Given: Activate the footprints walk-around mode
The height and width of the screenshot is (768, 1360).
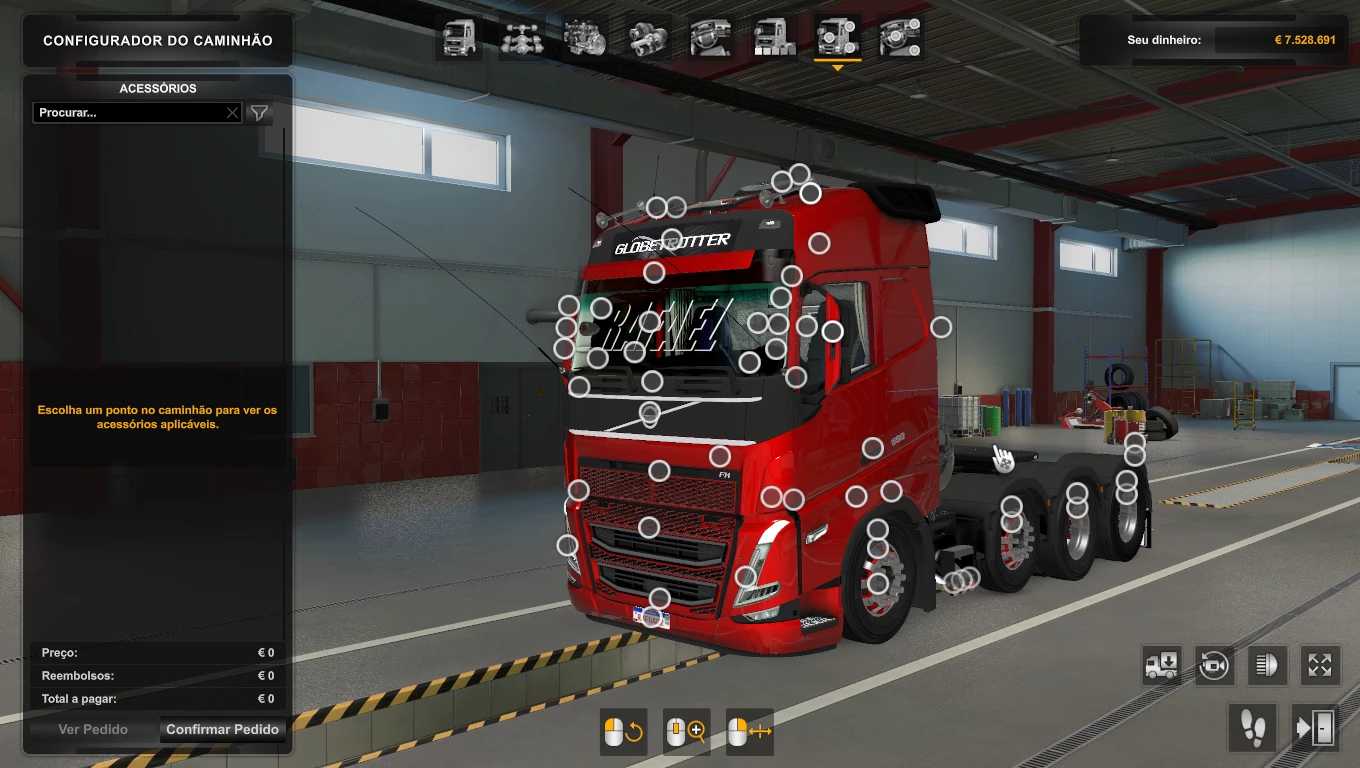Looking at the screenshot, I should (1253, 727).
